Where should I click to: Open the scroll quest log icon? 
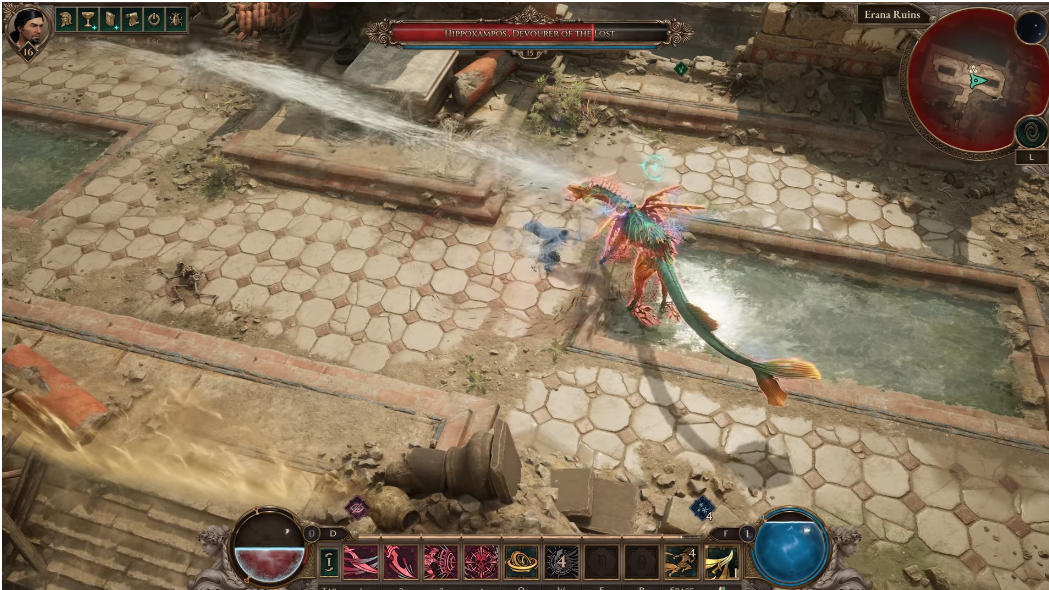coord(133,19)
